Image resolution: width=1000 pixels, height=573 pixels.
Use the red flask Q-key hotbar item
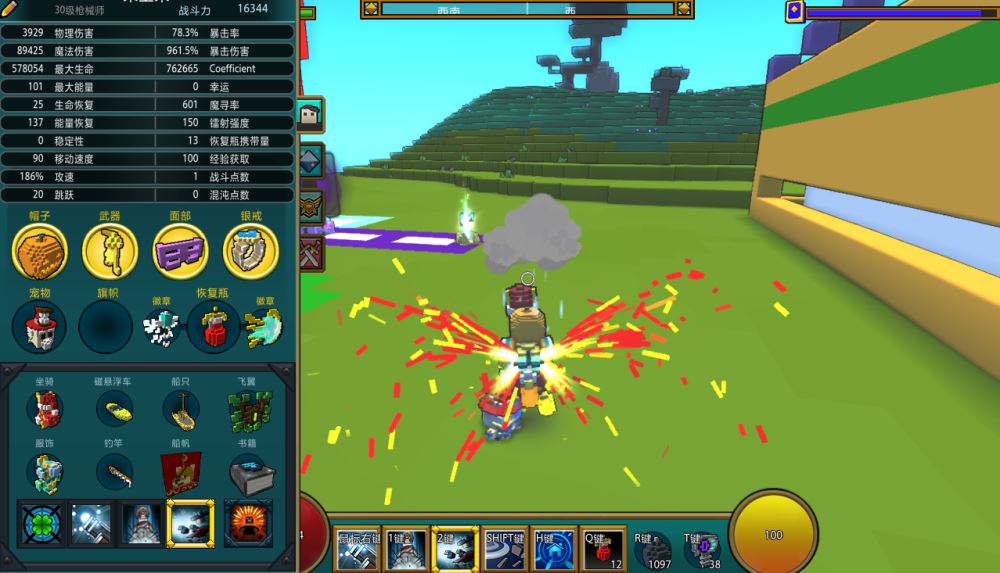[x=604, y=550]
